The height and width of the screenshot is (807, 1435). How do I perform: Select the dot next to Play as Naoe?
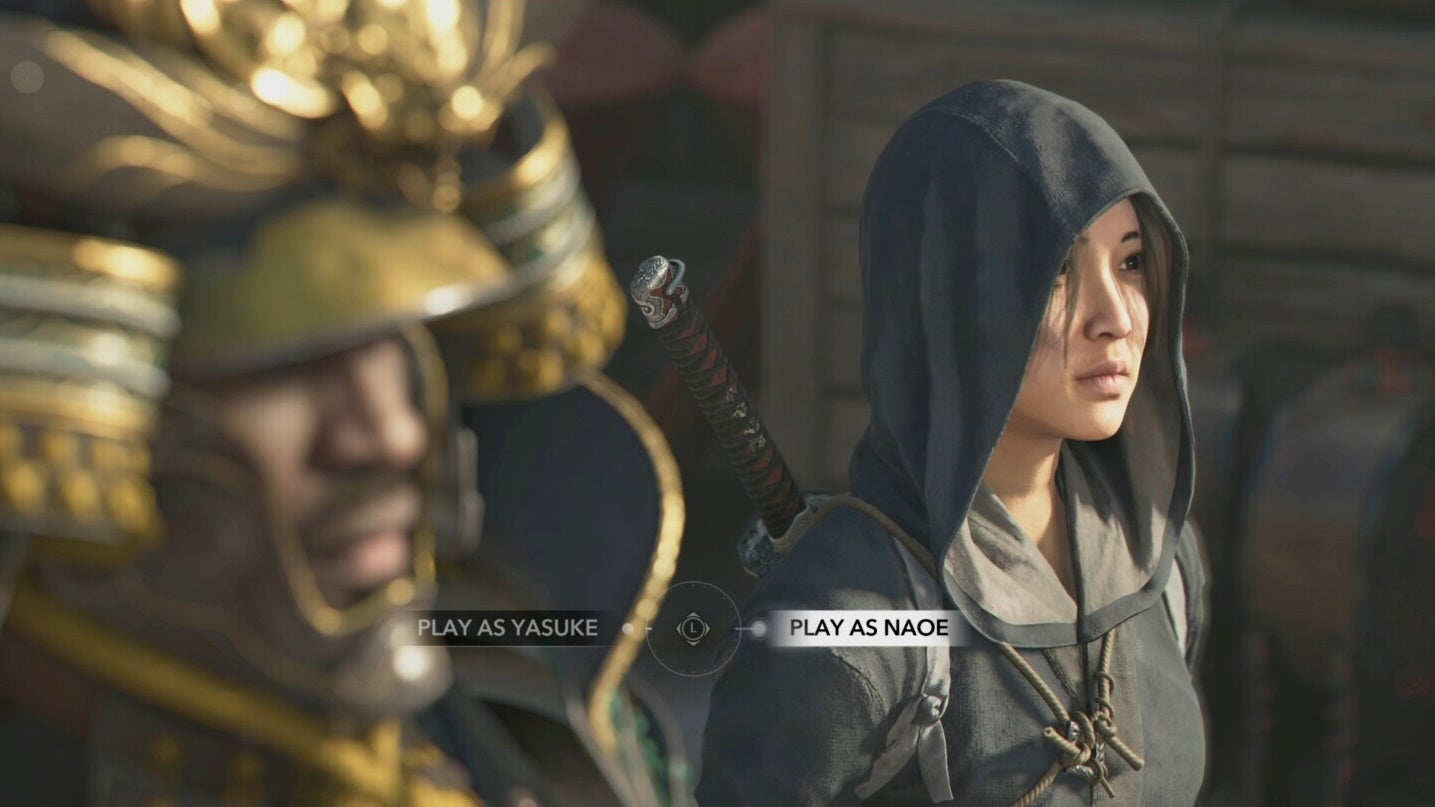click(759, 628)
